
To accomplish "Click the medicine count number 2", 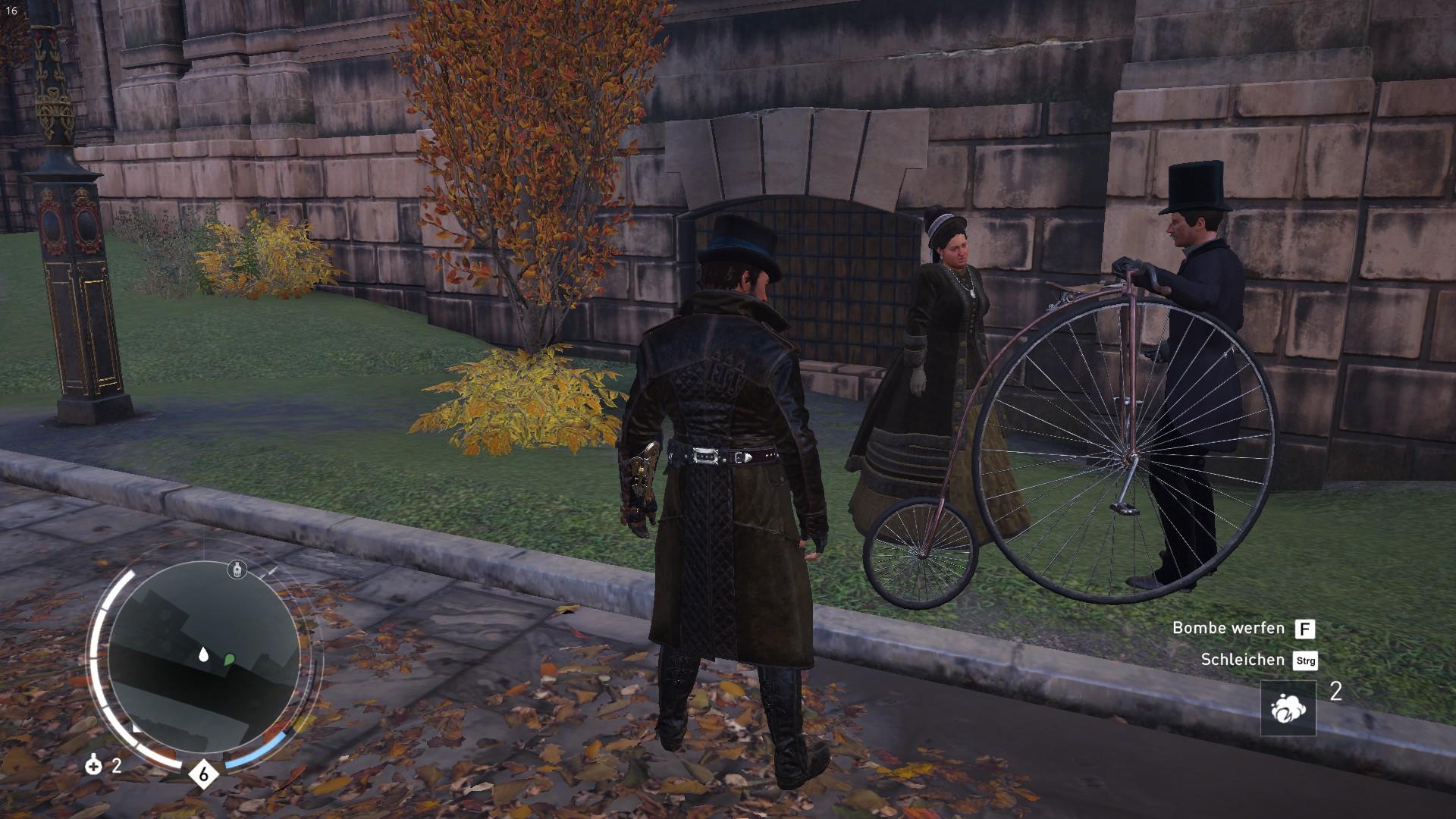I will [x=115, y=767].
